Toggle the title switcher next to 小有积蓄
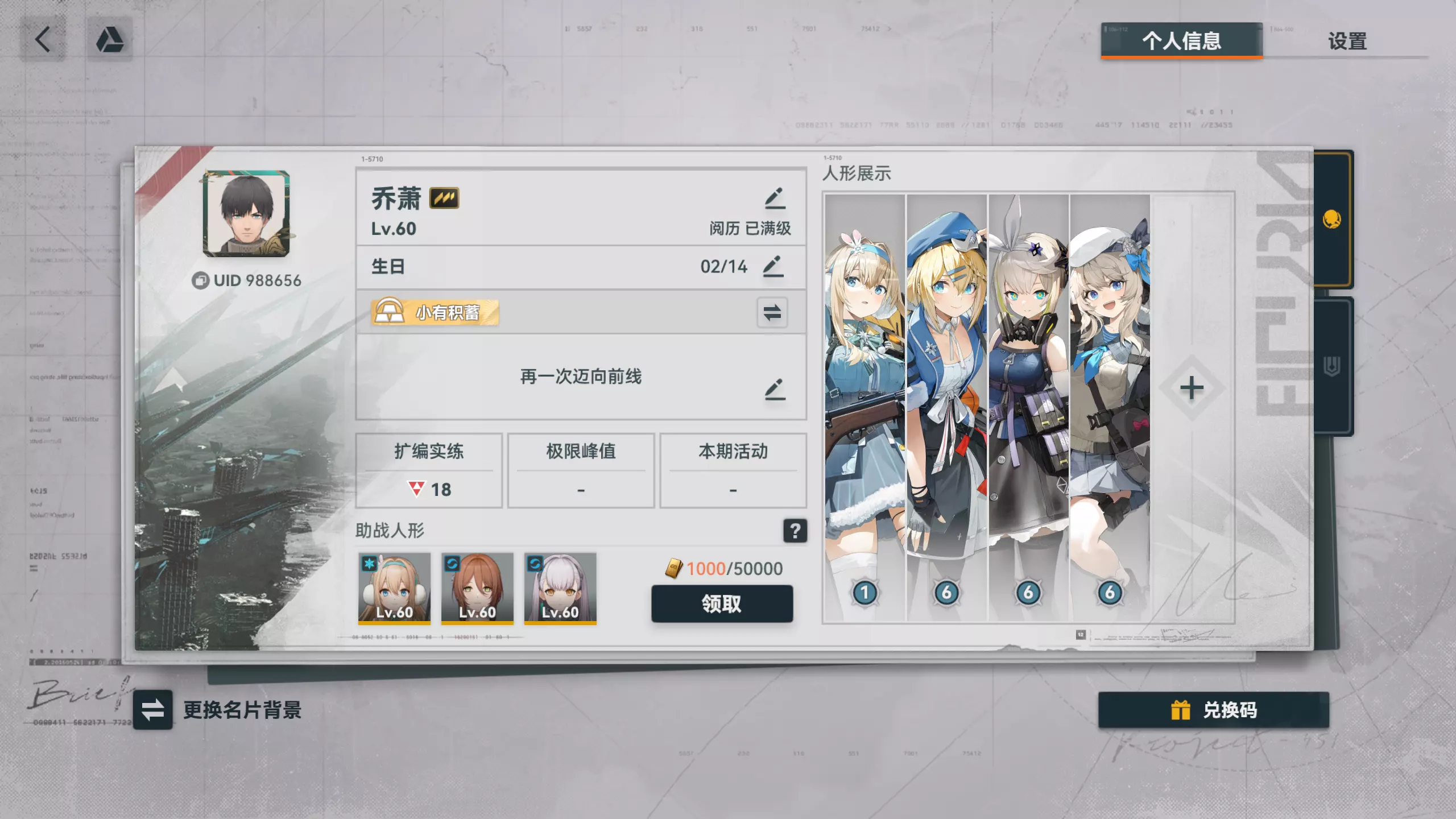 point(773,312)
